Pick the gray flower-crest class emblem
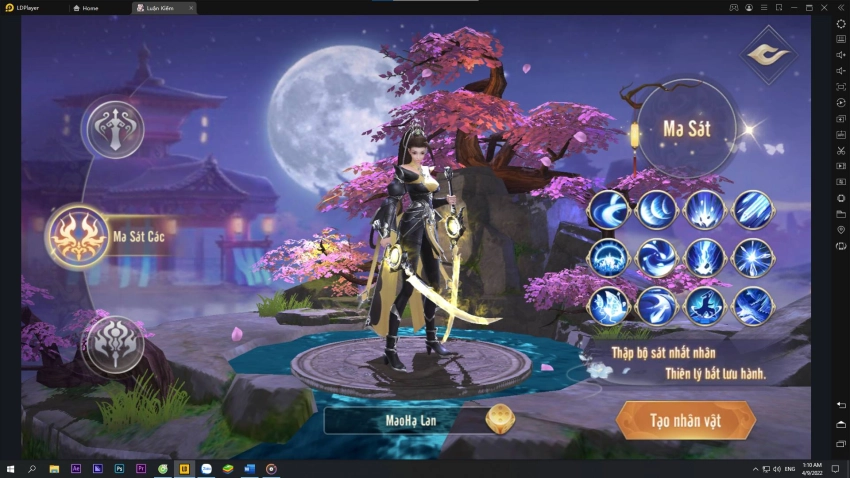Viewport: 850px width, 478px height. point(113,343)
